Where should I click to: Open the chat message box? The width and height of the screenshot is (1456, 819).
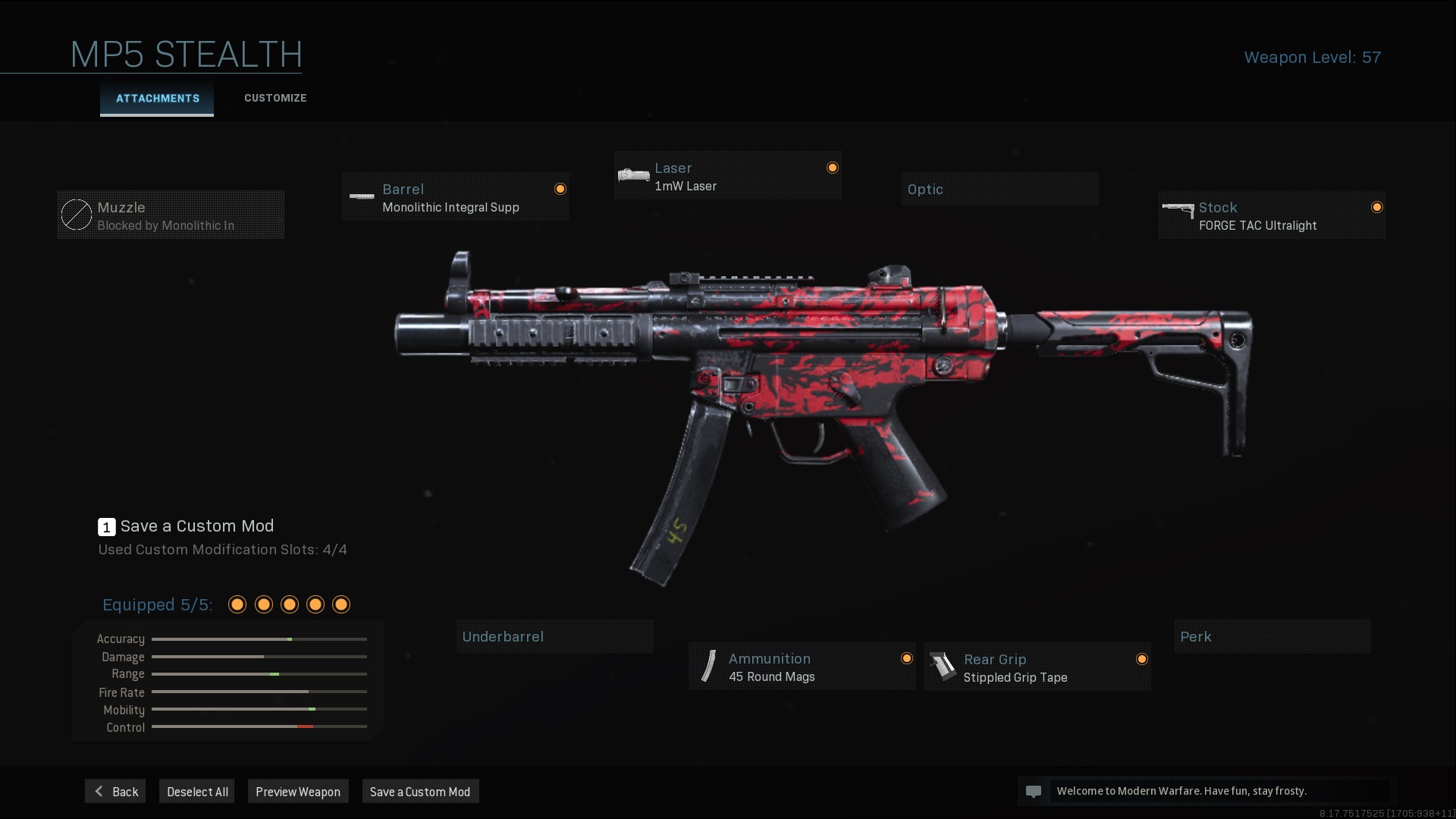[x=1206, y=791]
